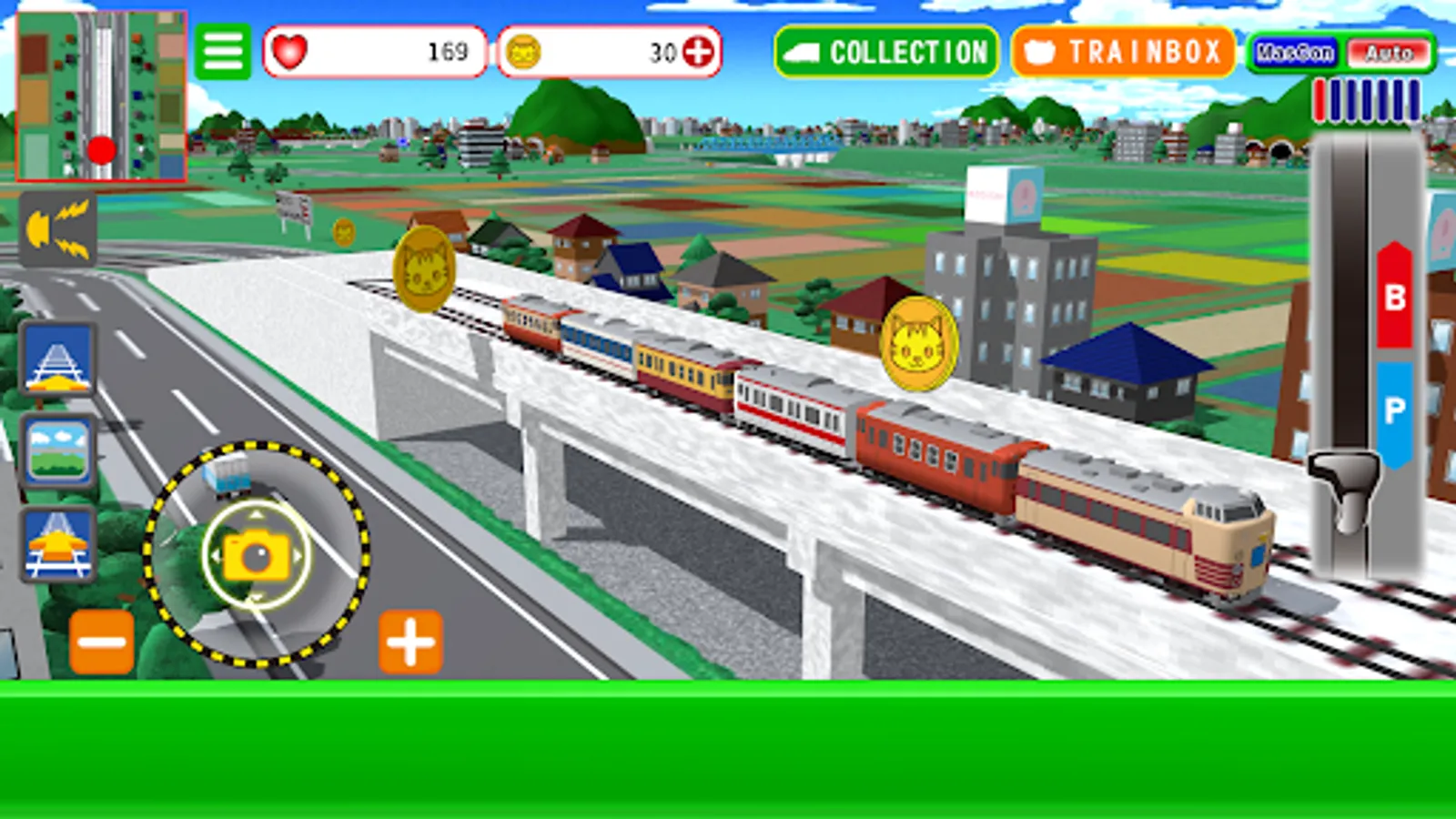Tap the yellow camera button to take photo
The image size is (1456, 819).
[x=255, y=553]
